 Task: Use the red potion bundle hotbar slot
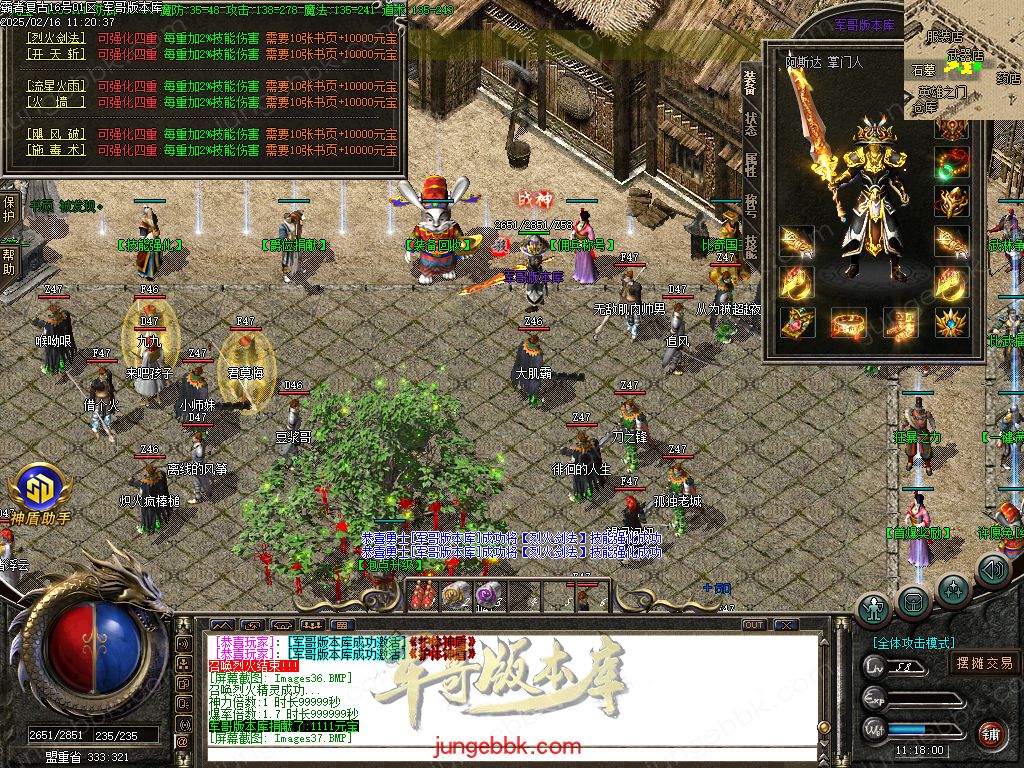(x=423, y=596)
